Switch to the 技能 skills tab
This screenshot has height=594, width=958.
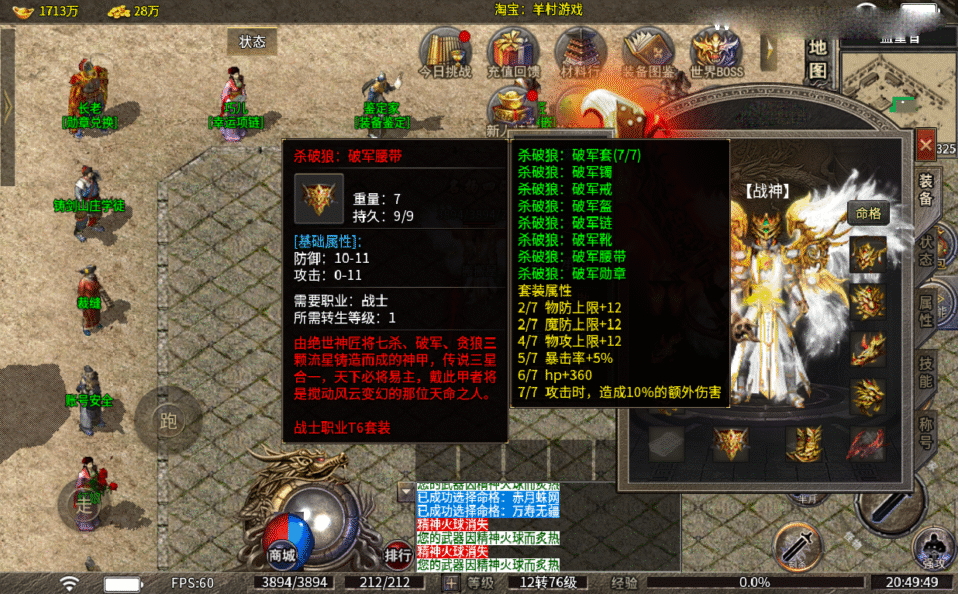pyautogui.click(x=927, y=371)
